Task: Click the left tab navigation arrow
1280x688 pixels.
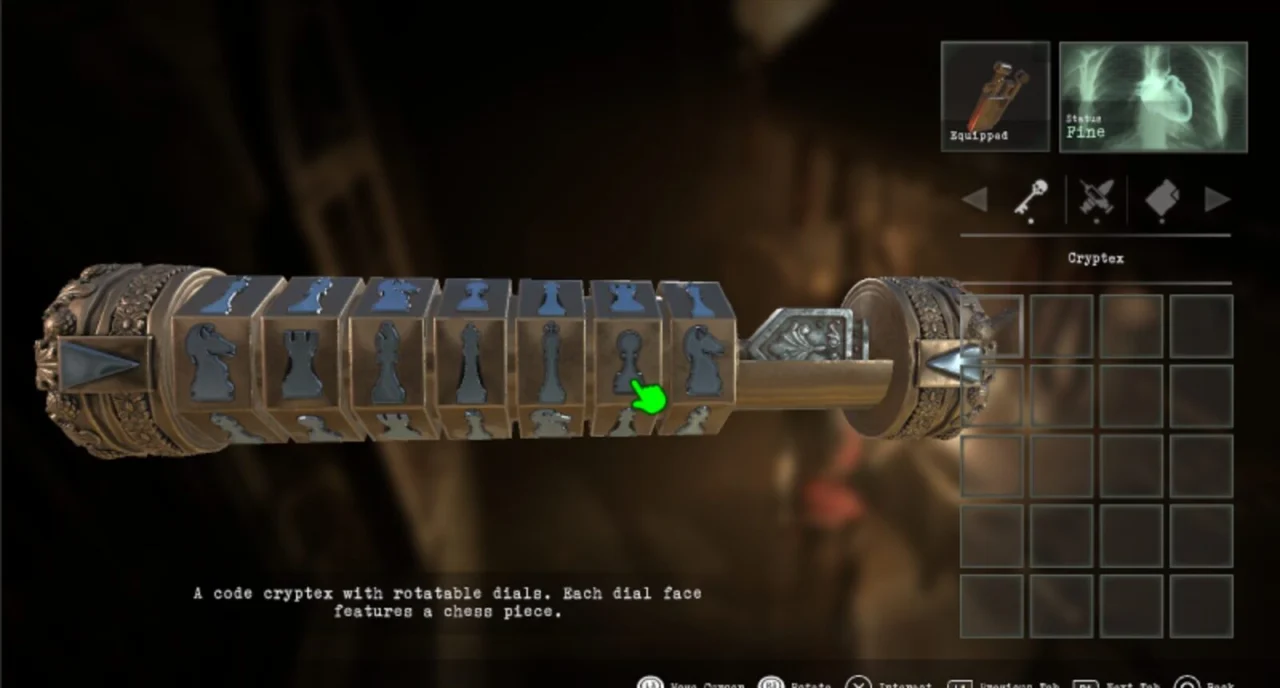Action: [974, 199]
